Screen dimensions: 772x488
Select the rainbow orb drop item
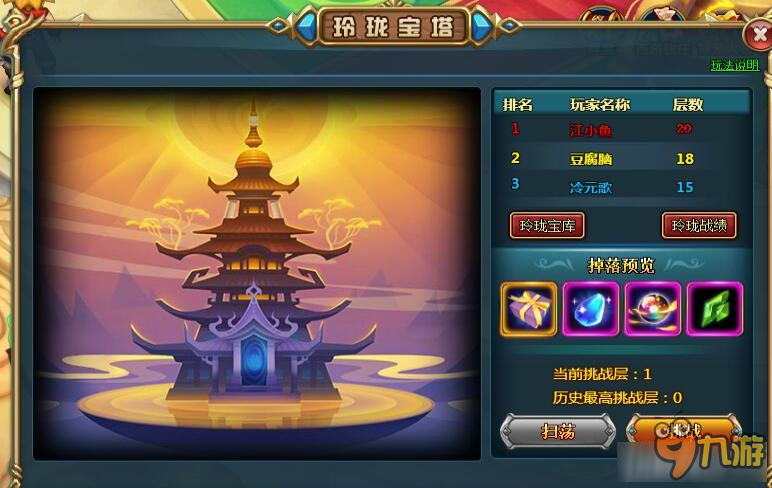click(x=652, y=308)
